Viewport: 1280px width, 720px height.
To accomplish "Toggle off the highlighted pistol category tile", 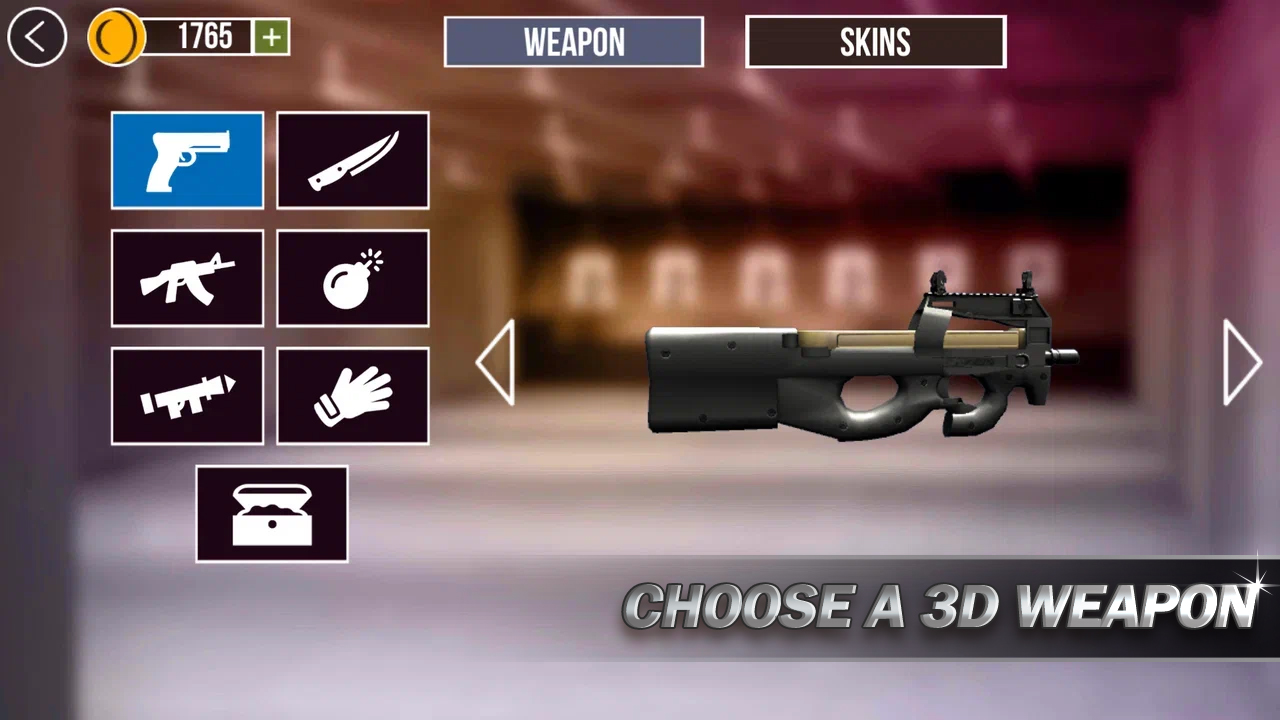I will coord(187,160).
